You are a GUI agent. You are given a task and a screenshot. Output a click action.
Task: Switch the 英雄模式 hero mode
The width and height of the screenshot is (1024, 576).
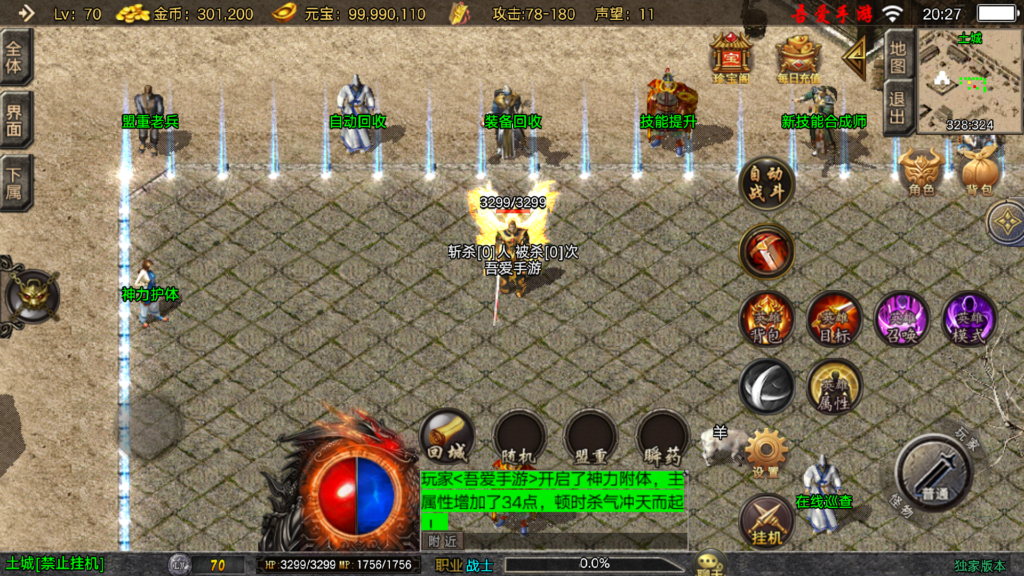(x=968, y=320)
